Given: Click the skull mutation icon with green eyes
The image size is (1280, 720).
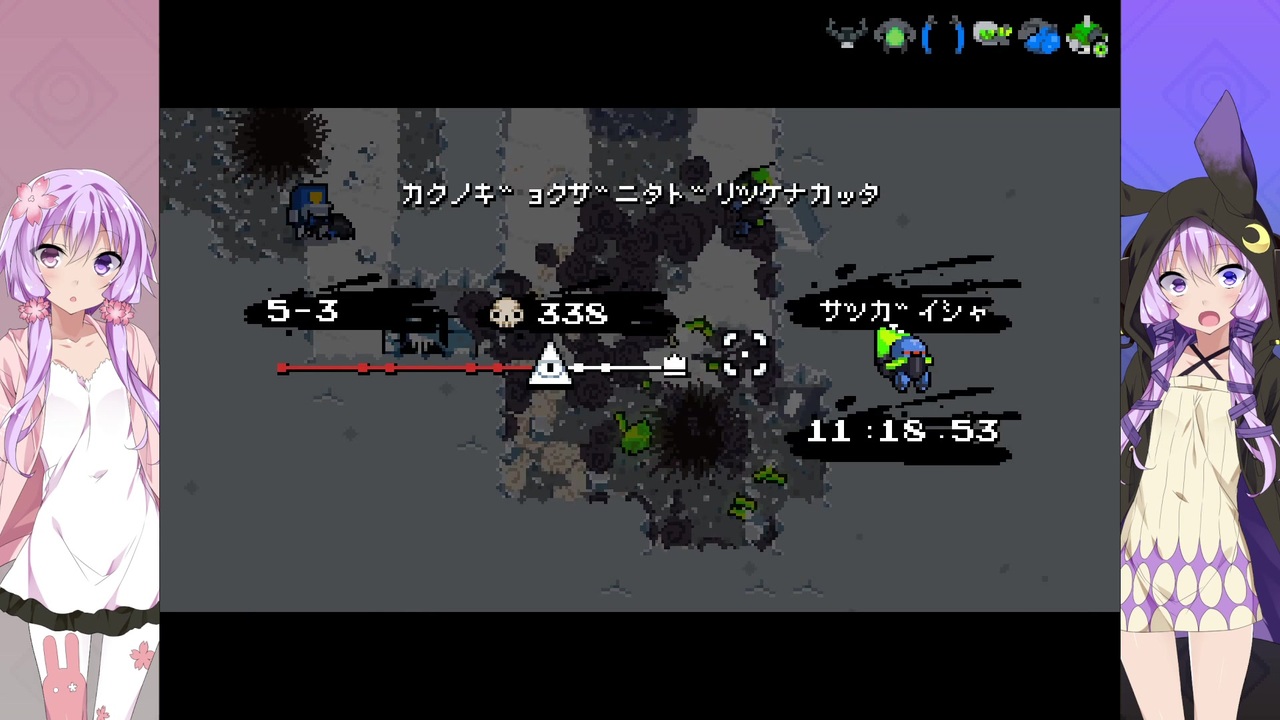Looking at the screenshot, I should (x=992, y=35).
